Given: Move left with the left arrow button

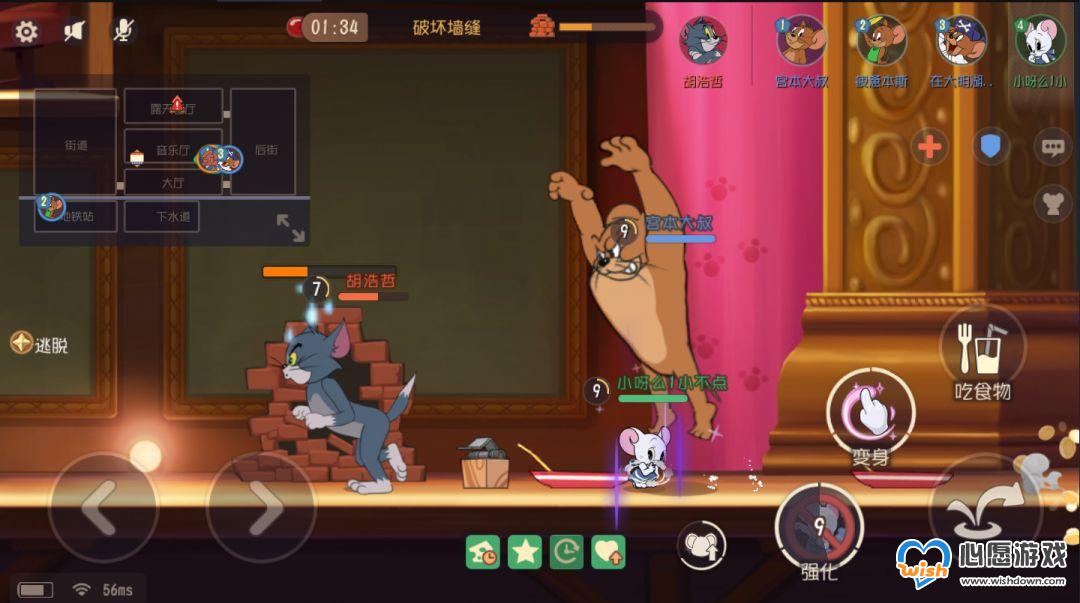Looking at the screenshot, I should pyautogui.click(x=102, y=508).
